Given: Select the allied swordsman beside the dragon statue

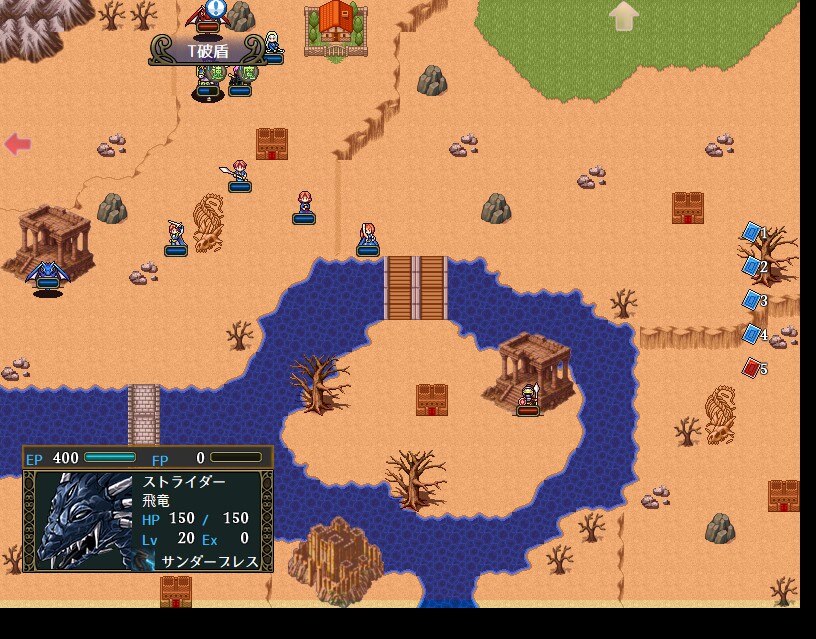Looking at the screenshot, I should (x=176, y=237).
